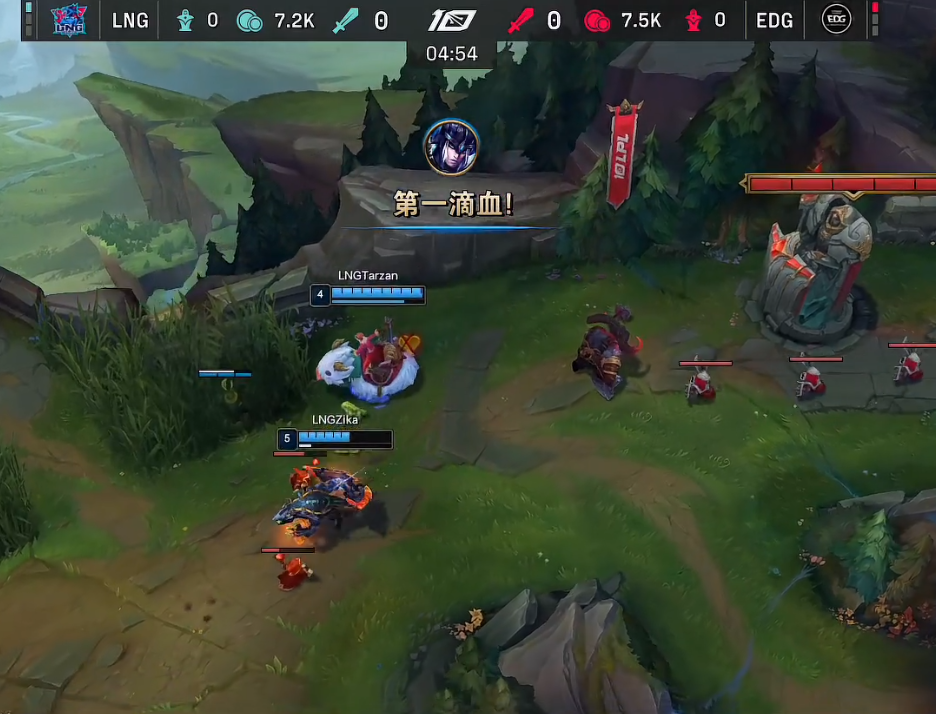
Task: Select the EDG team logo
Action: coord(836,19)
